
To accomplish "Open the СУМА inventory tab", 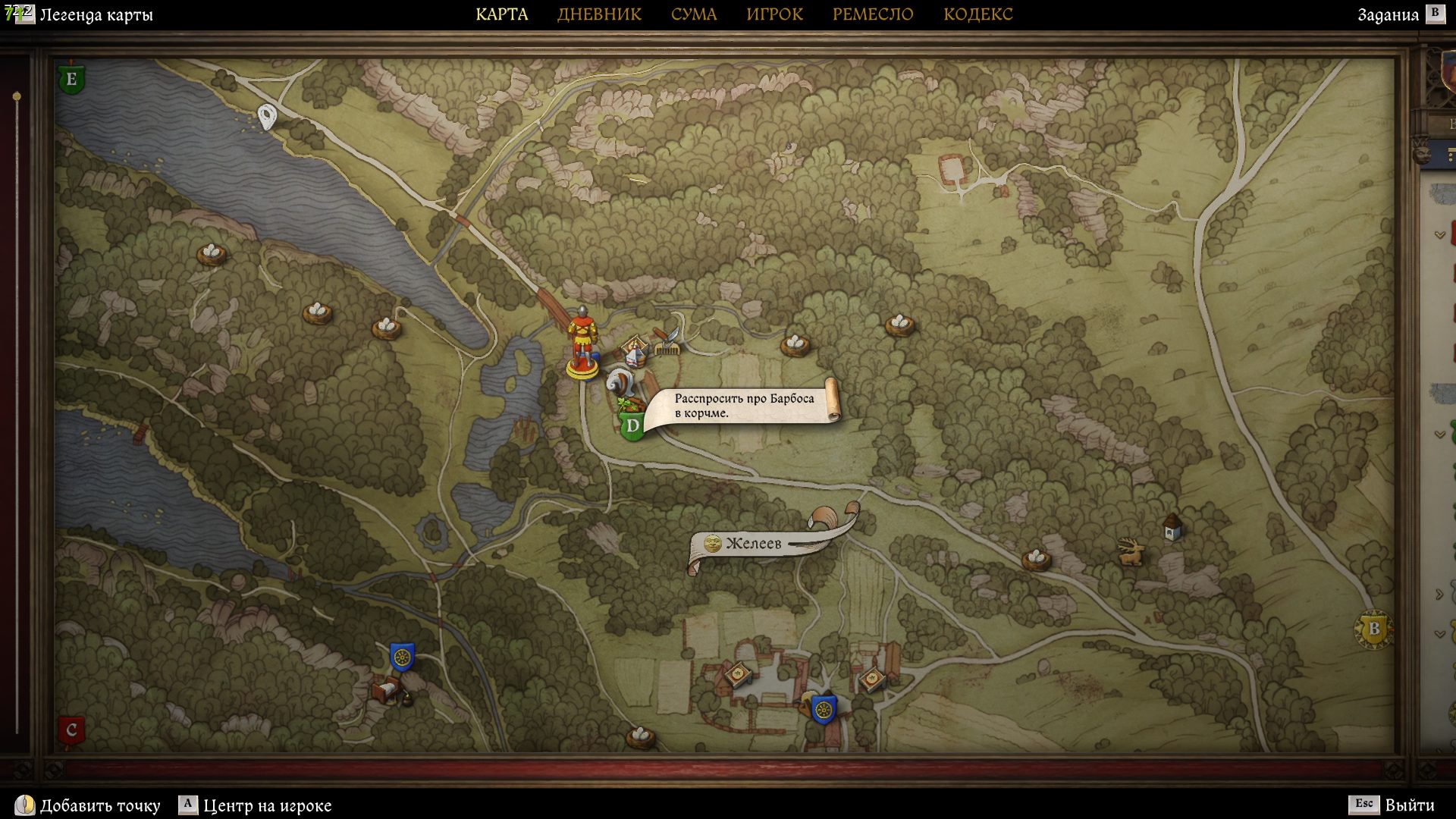I will [x=693, y=14].
